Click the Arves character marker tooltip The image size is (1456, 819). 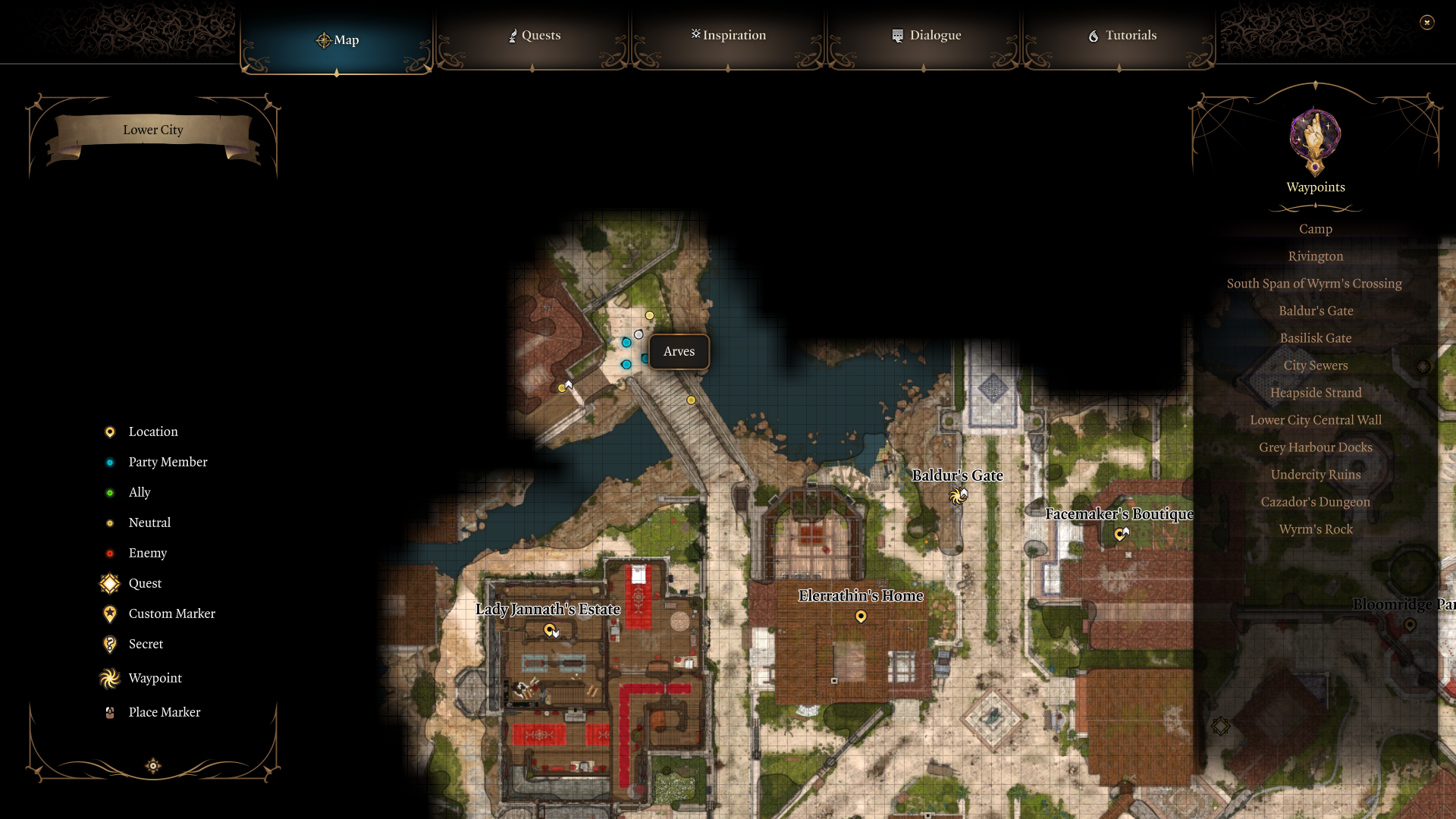[x=679, y=351]
